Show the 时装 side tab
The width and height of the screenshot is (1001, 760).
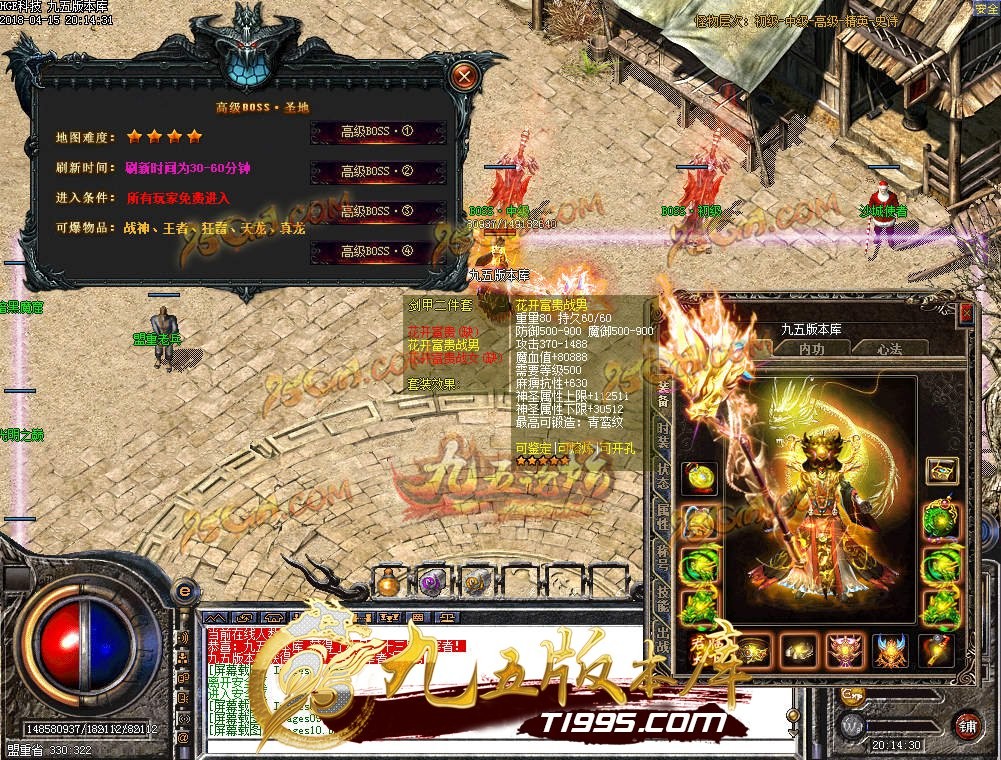pyautogui.click(x=662, y=435)
